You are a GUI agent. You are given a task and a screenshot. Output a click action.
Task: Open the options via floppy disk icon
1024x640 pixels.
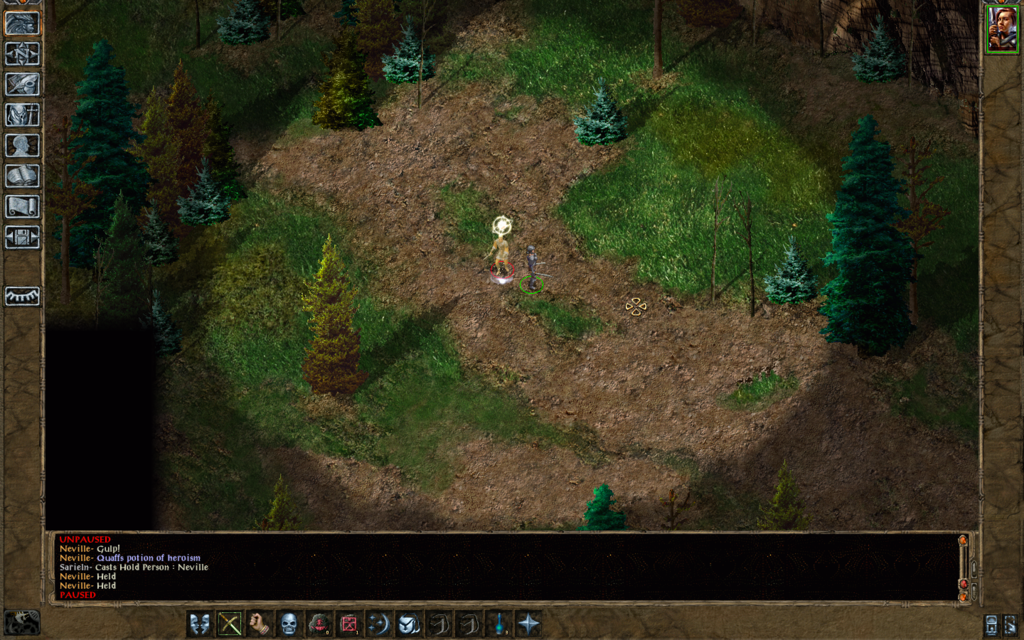[x=22, y=237]
